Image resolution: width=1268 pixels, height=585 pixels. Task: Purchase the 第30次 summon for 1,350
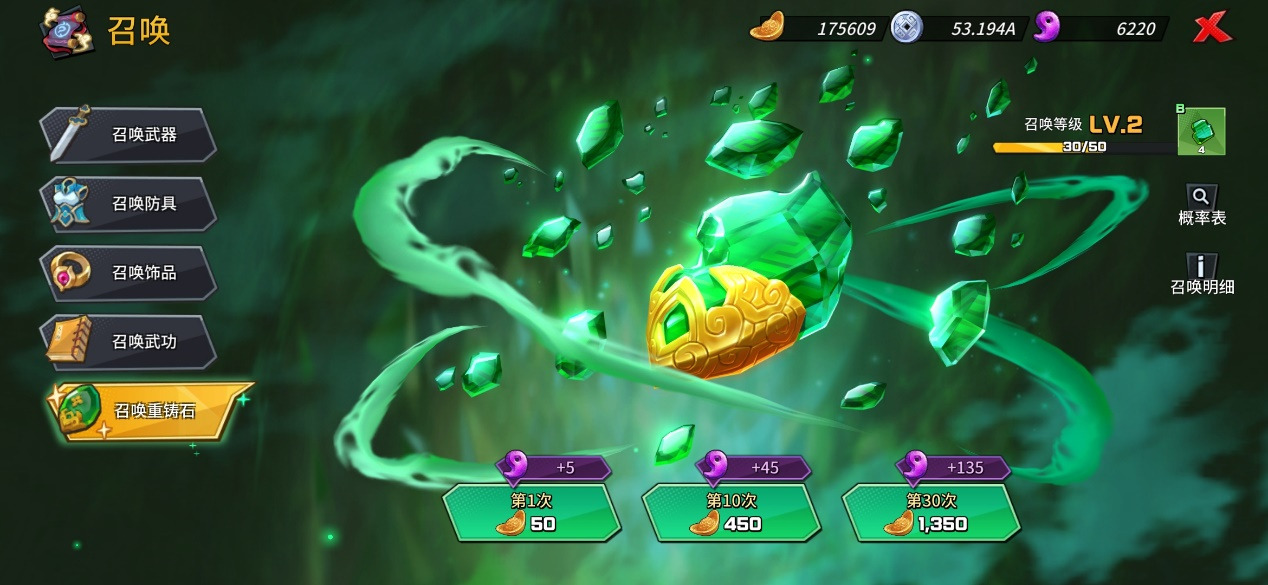click(931, 512)
